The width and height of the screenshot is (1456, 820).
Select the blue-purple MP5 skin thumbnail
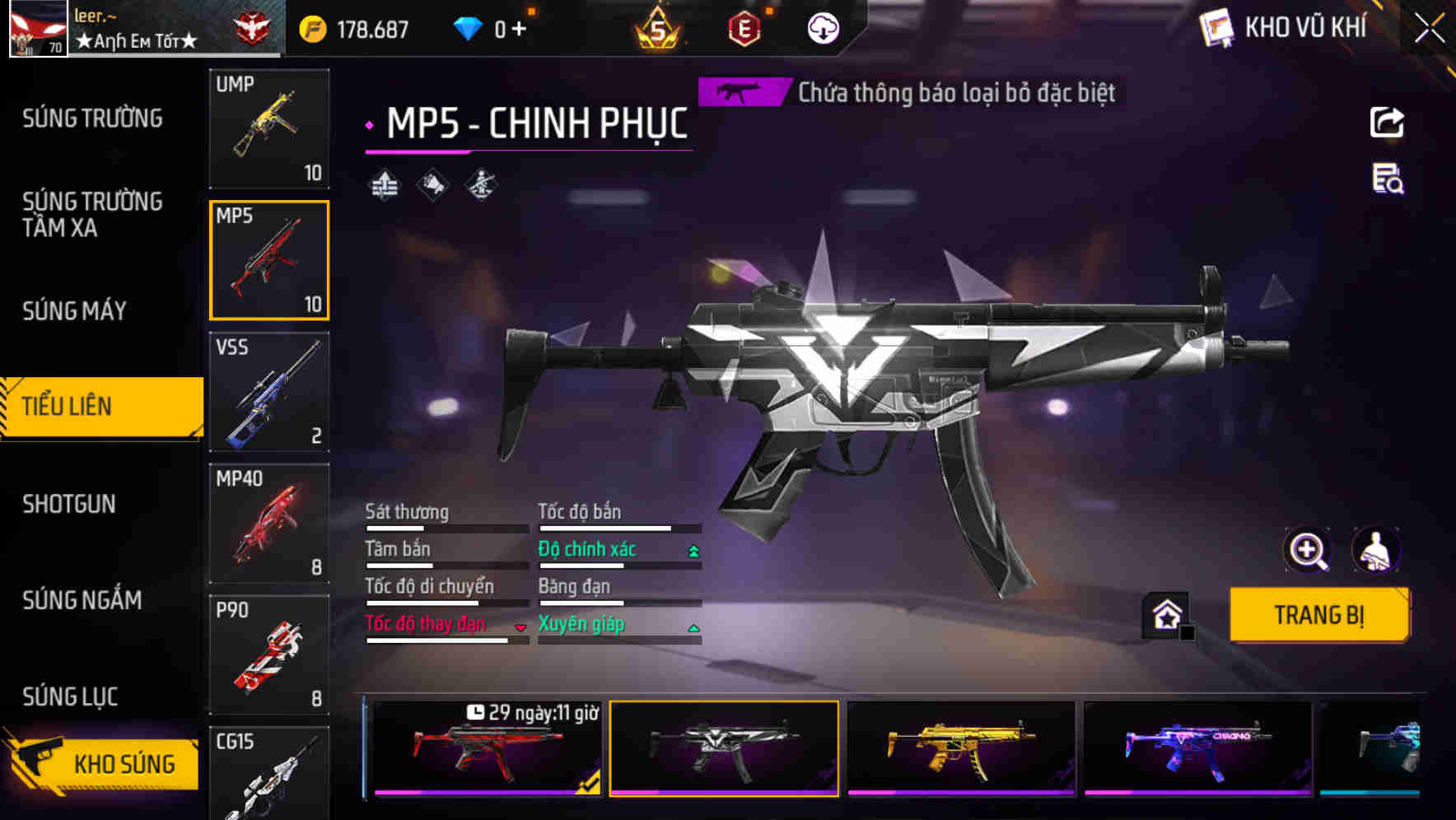pyautogui.click(x=1197, y=748)
